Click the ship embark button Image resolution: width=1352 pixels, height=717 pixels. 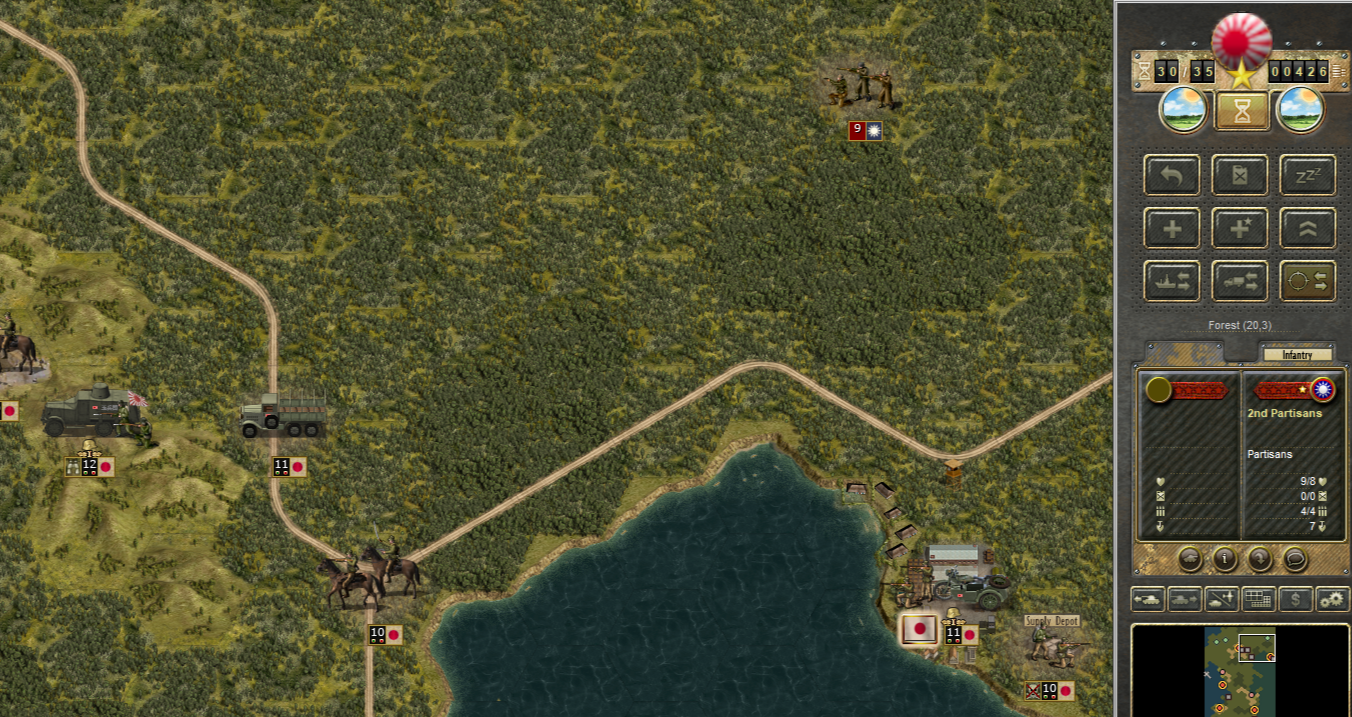pos(1172,282)
